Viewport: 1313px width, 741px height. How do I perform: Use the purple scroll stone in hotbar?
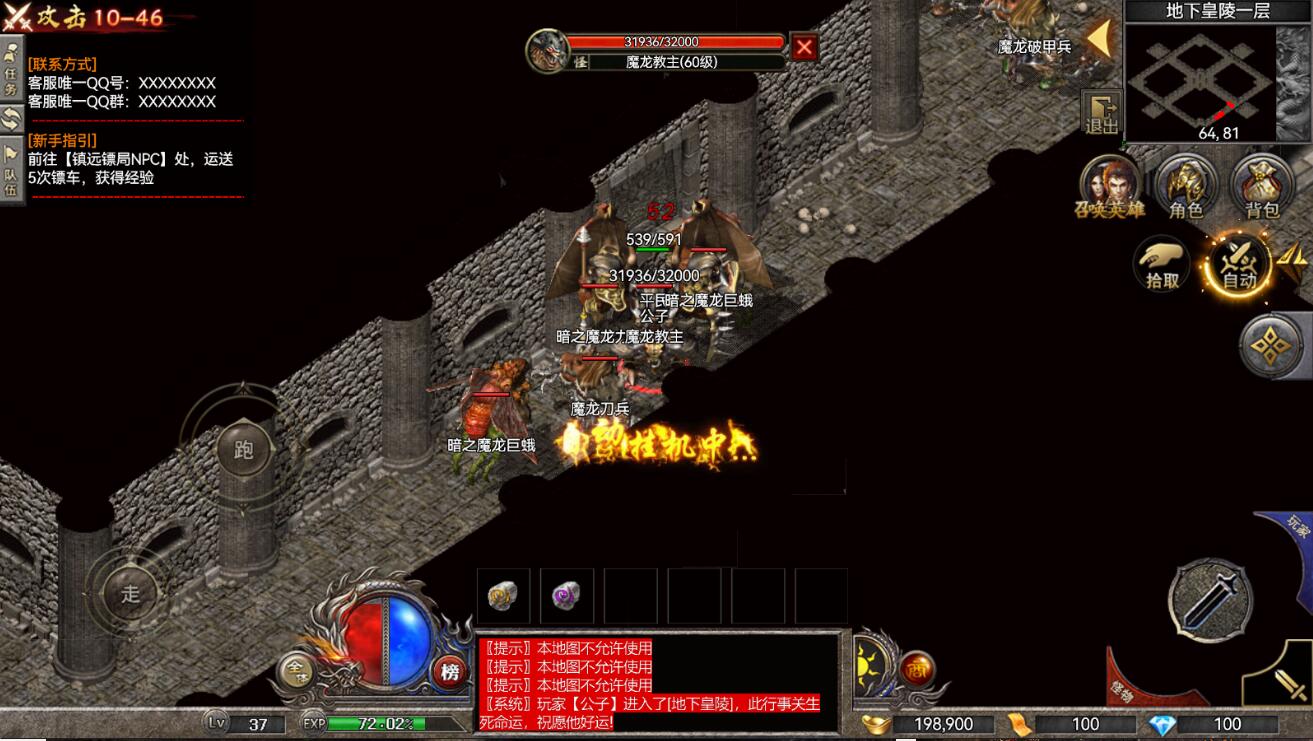[567, 596]
